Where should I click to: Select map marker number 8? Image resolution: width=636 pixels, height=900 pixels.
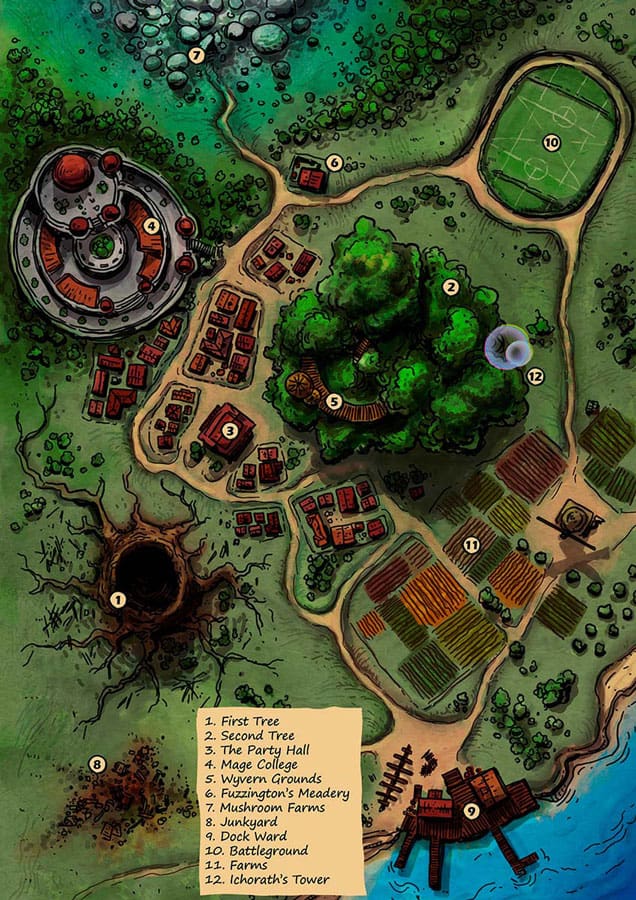96,765
